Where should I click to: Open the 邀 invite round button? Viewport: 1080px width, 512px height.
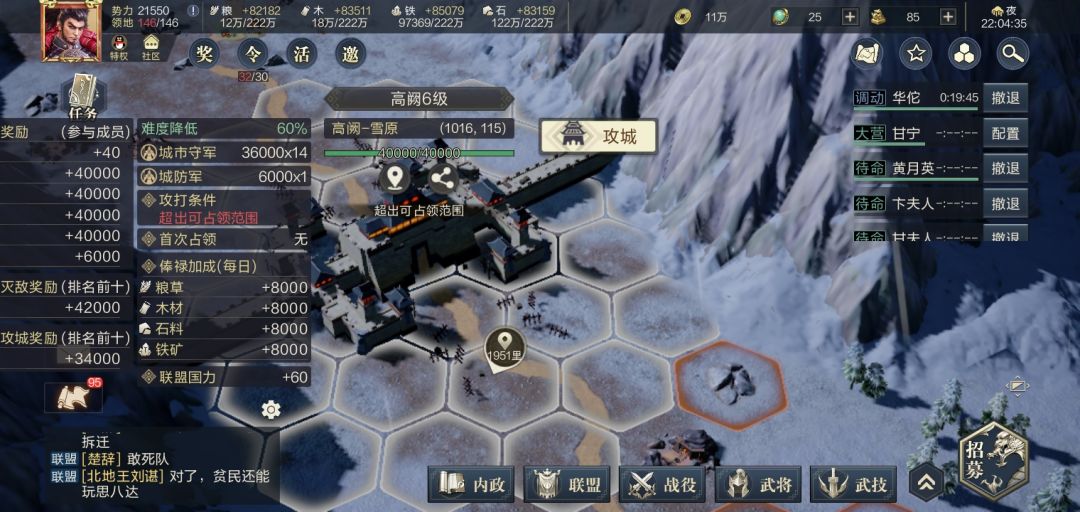pos(349,54)
